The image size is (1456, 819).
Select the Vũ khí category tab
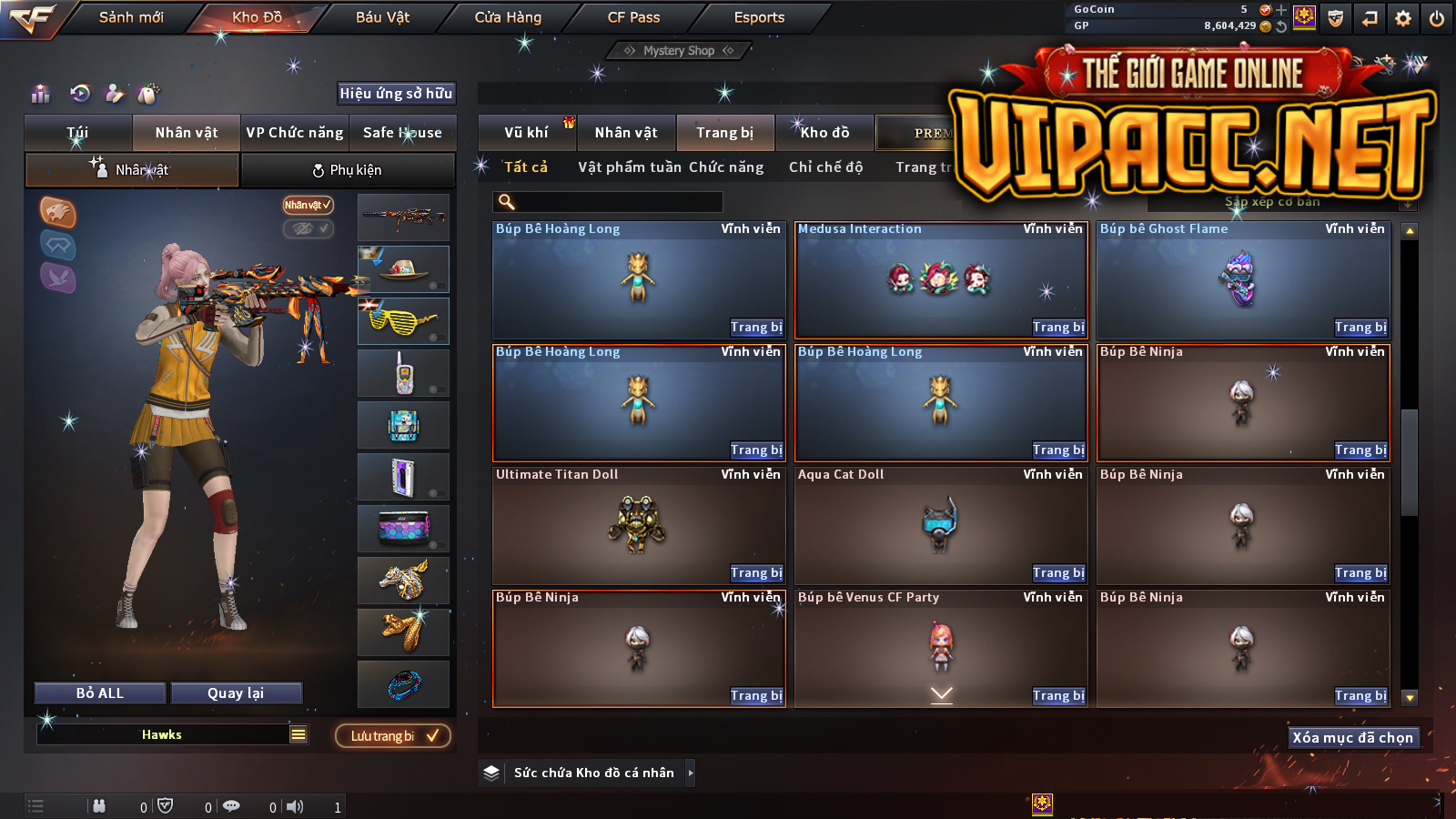(526, 133)
